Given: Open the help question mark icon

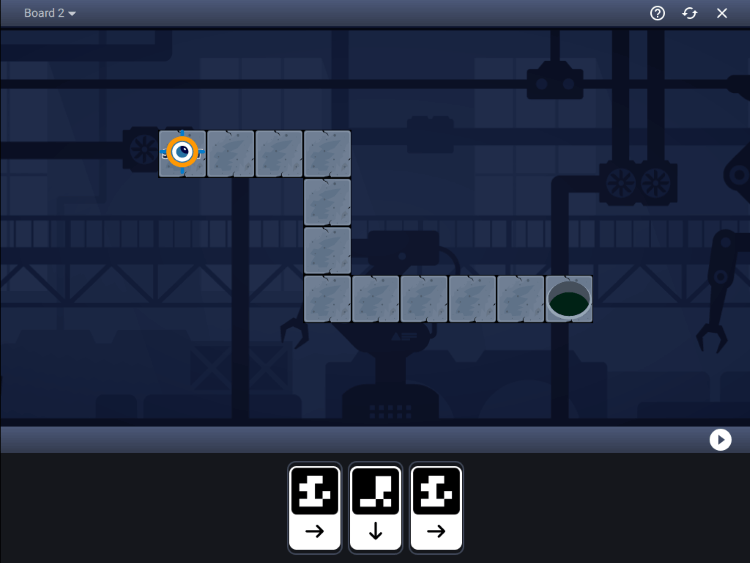Looking at the screenshot, I should (x=657, y=13).
